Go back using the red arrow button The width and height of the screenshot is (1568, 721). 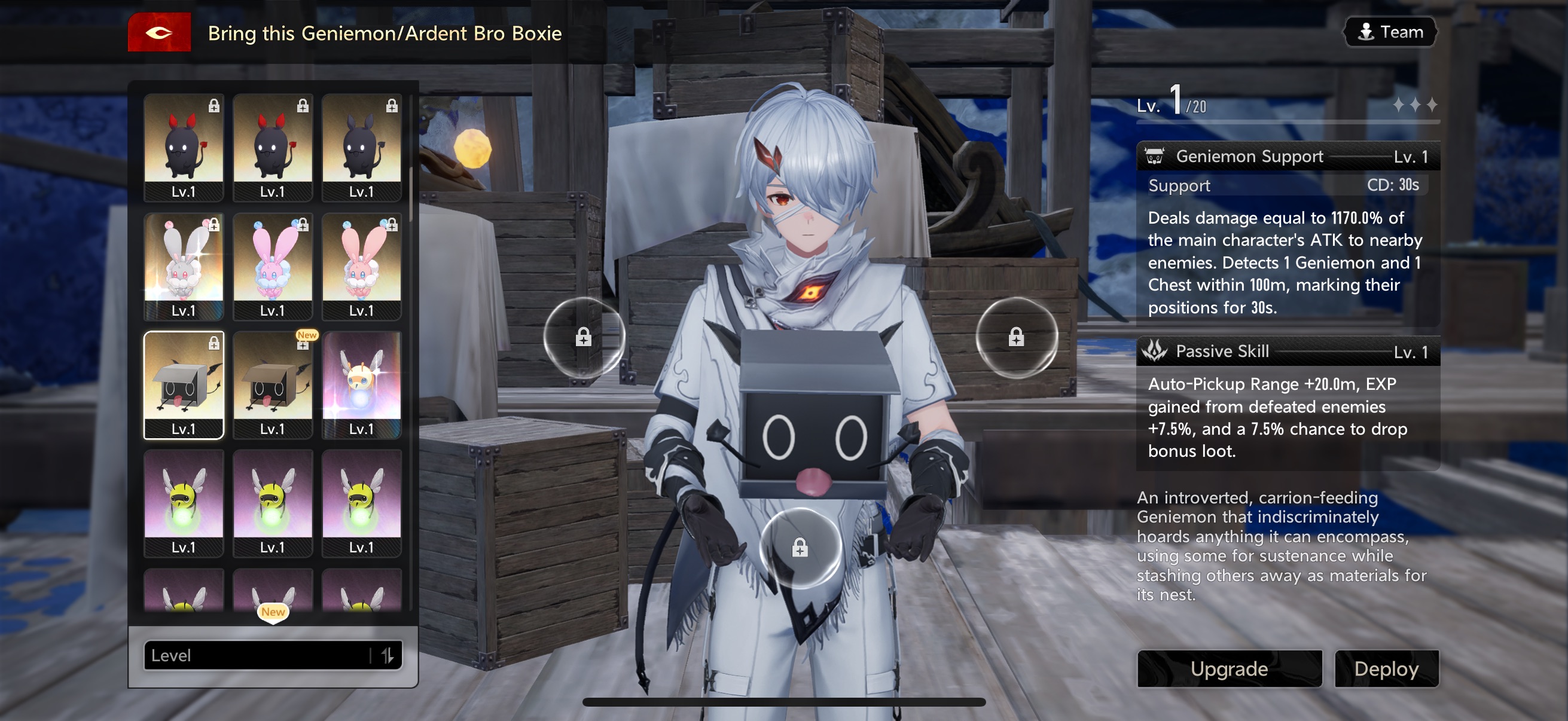click(x=159, y=32)
